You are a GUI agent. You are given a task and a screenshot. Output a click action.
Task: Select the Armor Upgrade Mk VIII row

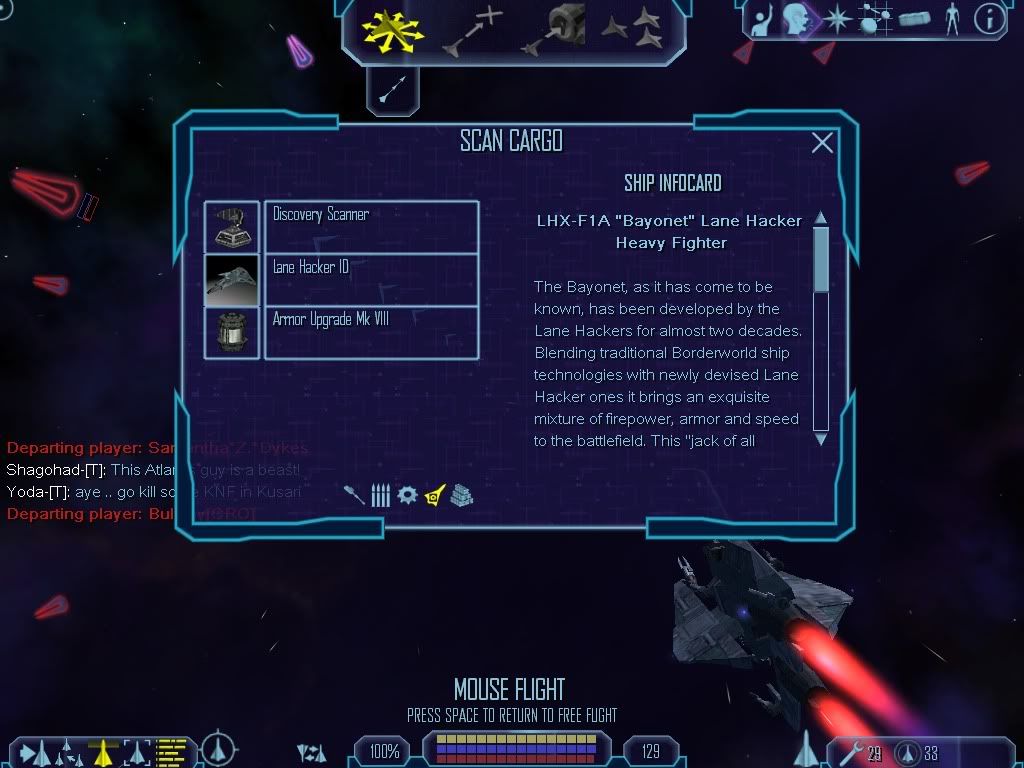[370, 332]
